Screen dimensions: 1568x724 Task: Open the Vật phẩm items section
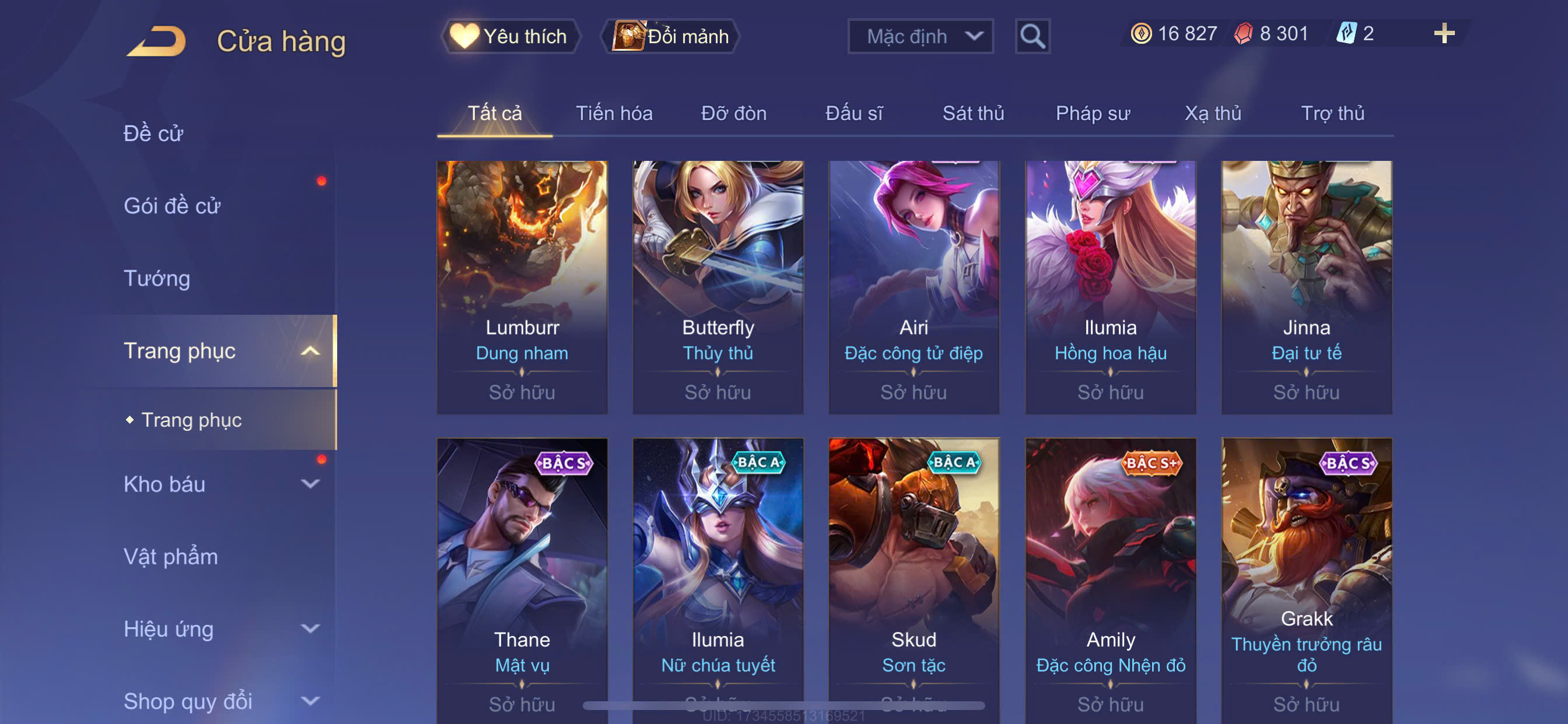[x=170, y=557]
